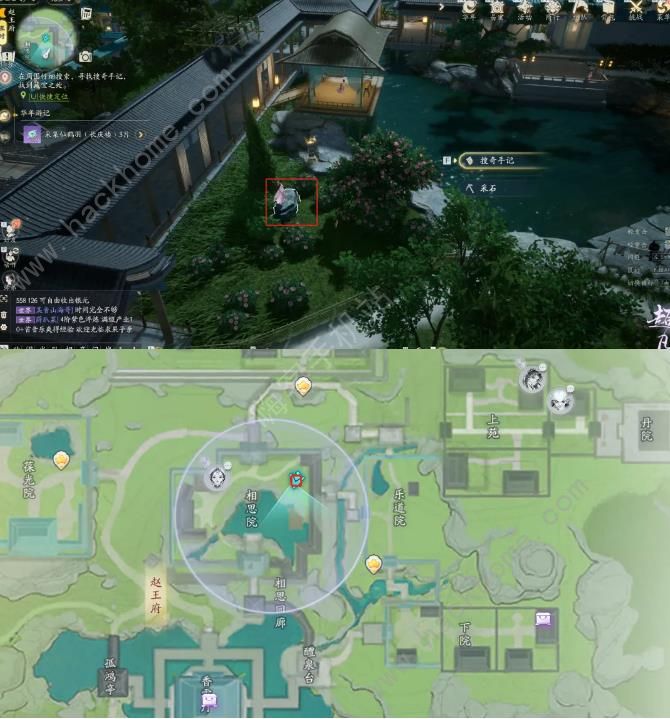Click the yellow marker near 乐道院
670x719 pixels.
(373, 565)
